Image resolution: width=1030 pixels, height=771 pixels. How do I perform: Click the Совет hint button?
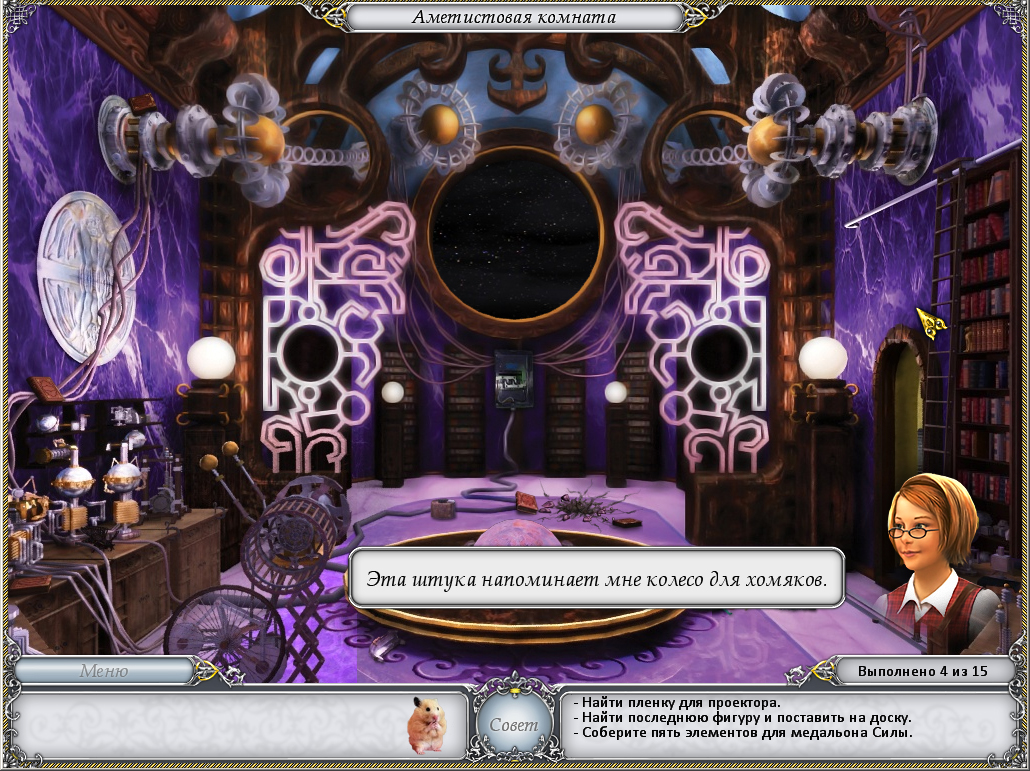click(x=514, y=724)
